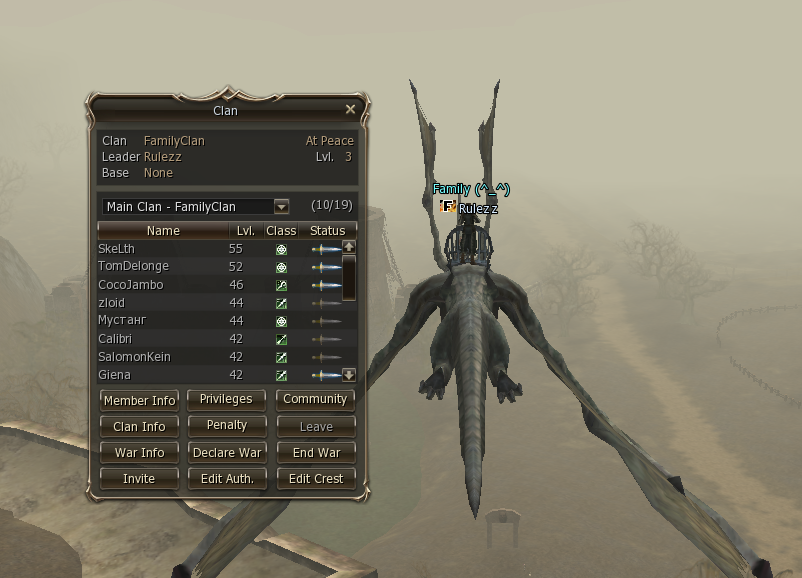802x578 pixels.
Task: Open Edit Auth. settings
Action: (x=227, y=478)
